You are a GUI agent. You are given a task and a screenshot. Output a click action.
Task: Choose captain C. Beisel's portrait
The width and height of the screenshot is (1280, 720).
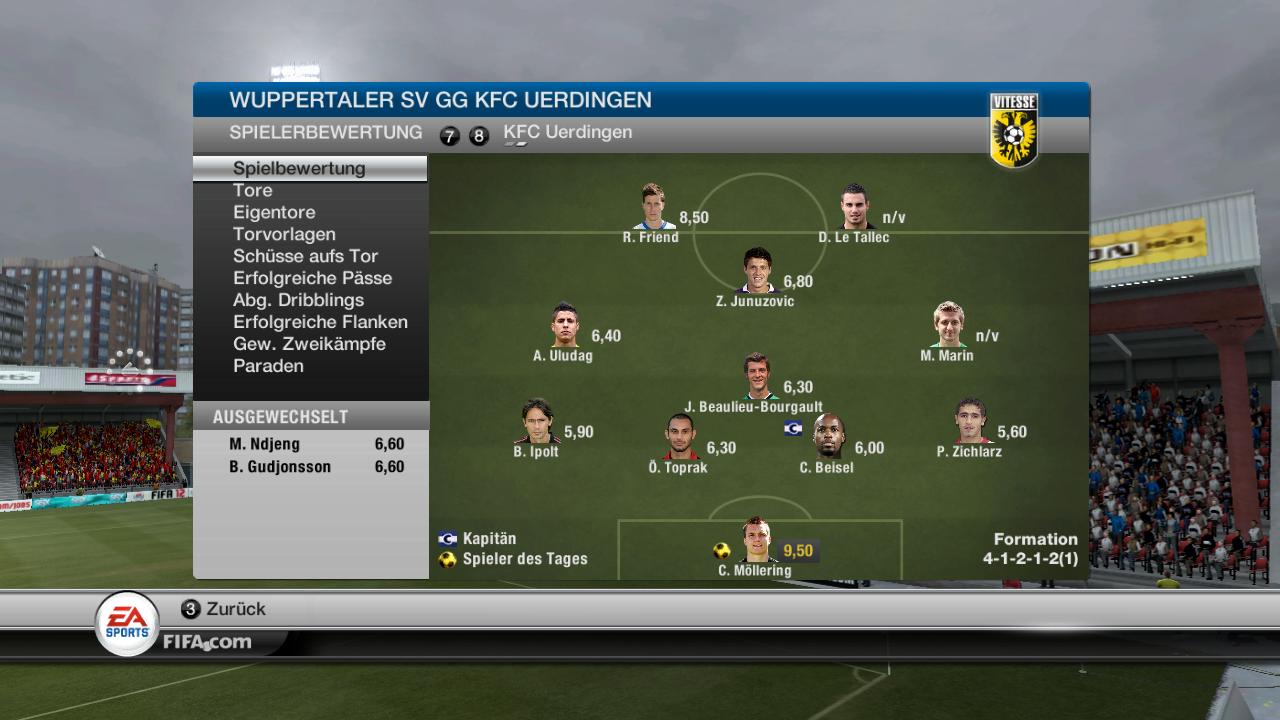point(827,437)
